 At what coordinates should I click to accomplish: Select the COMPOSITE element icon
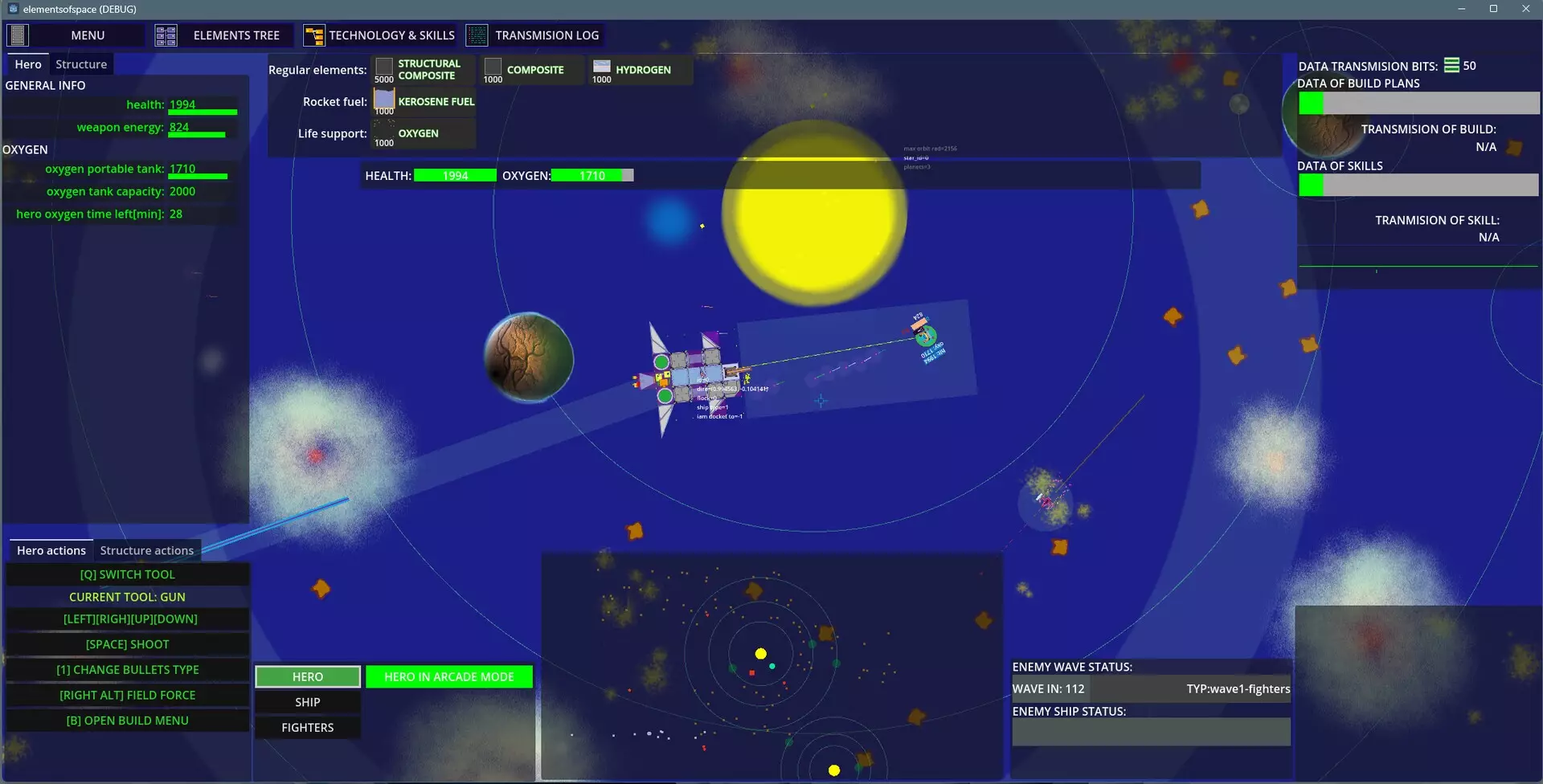493,68
